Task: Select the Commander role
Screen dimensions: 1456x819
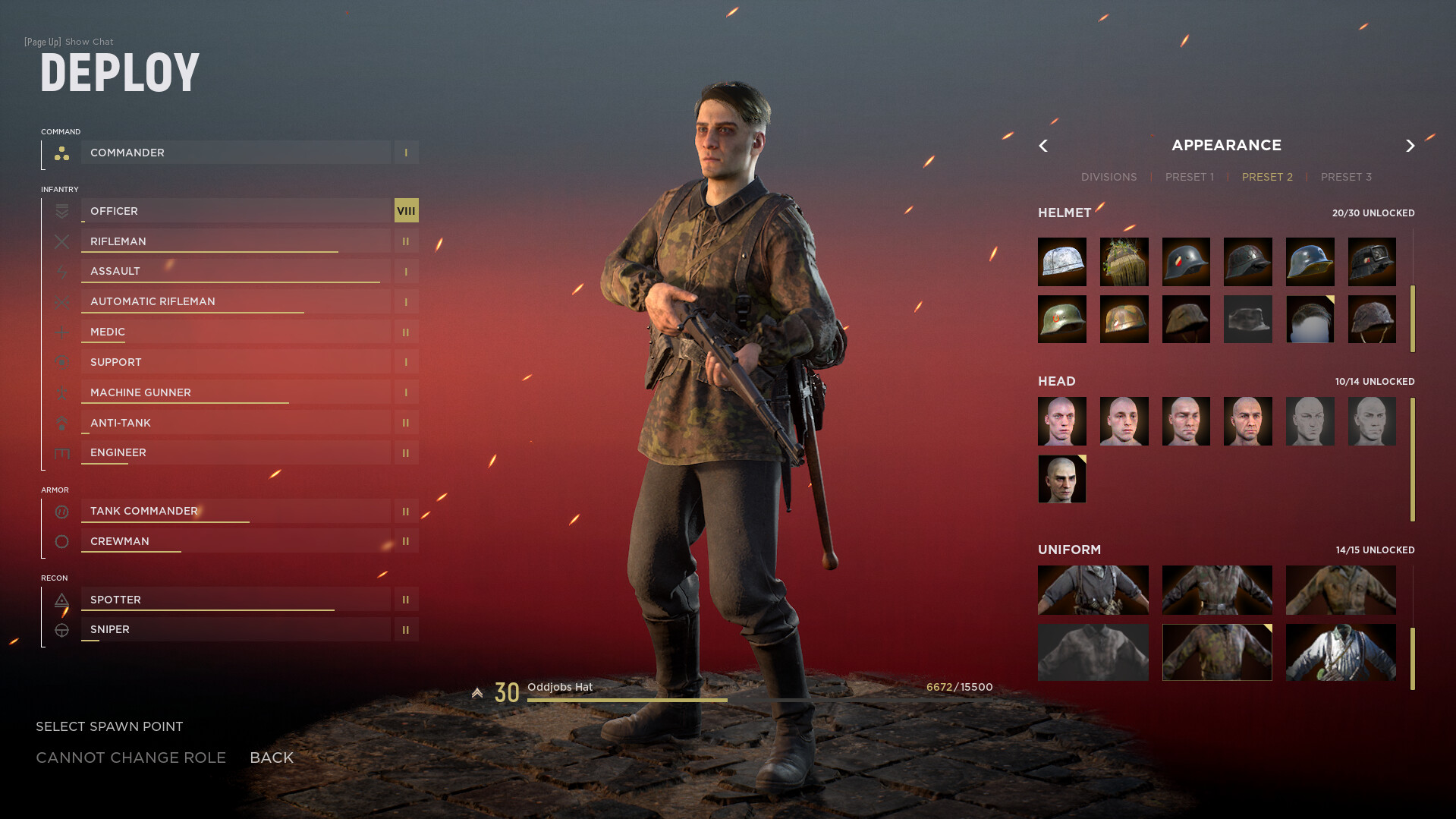Action: pos(236,153)
